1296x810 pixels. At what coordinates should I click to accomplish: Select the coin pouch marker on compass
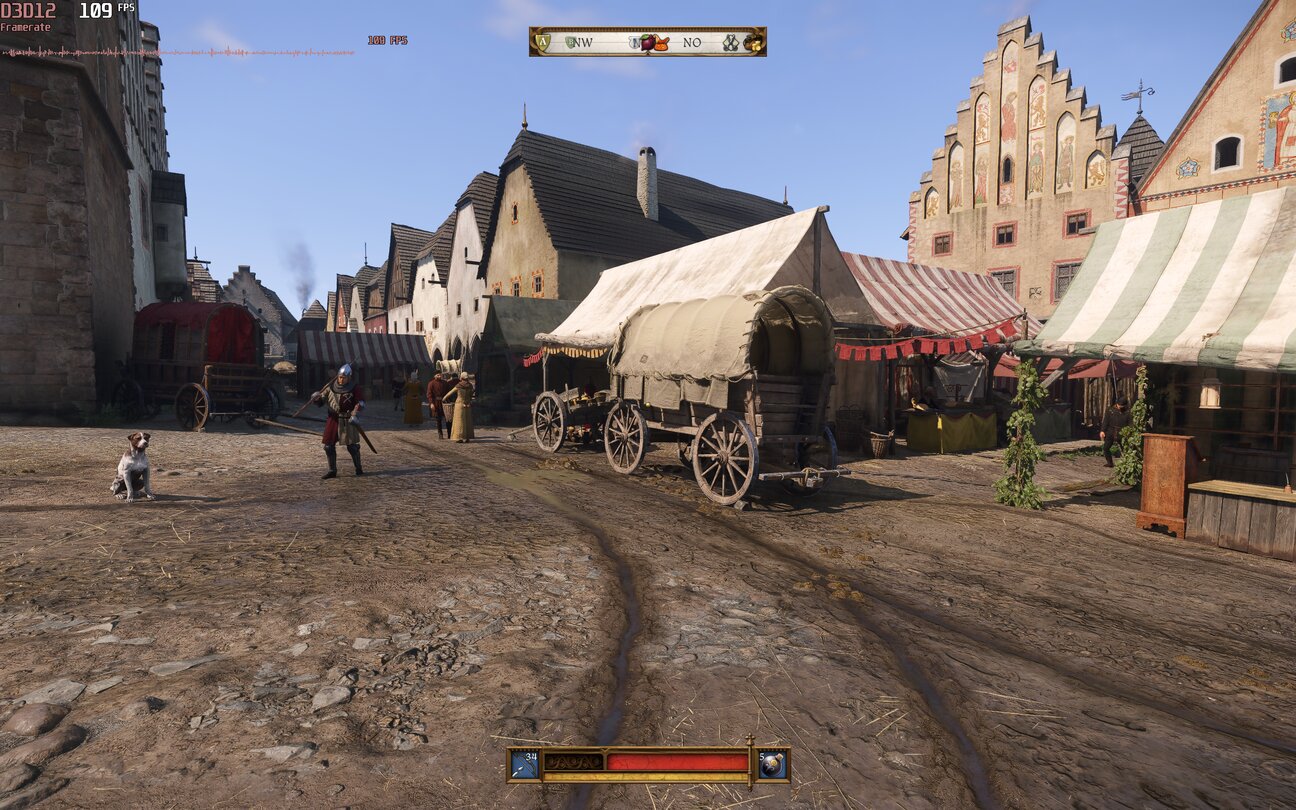753,42
